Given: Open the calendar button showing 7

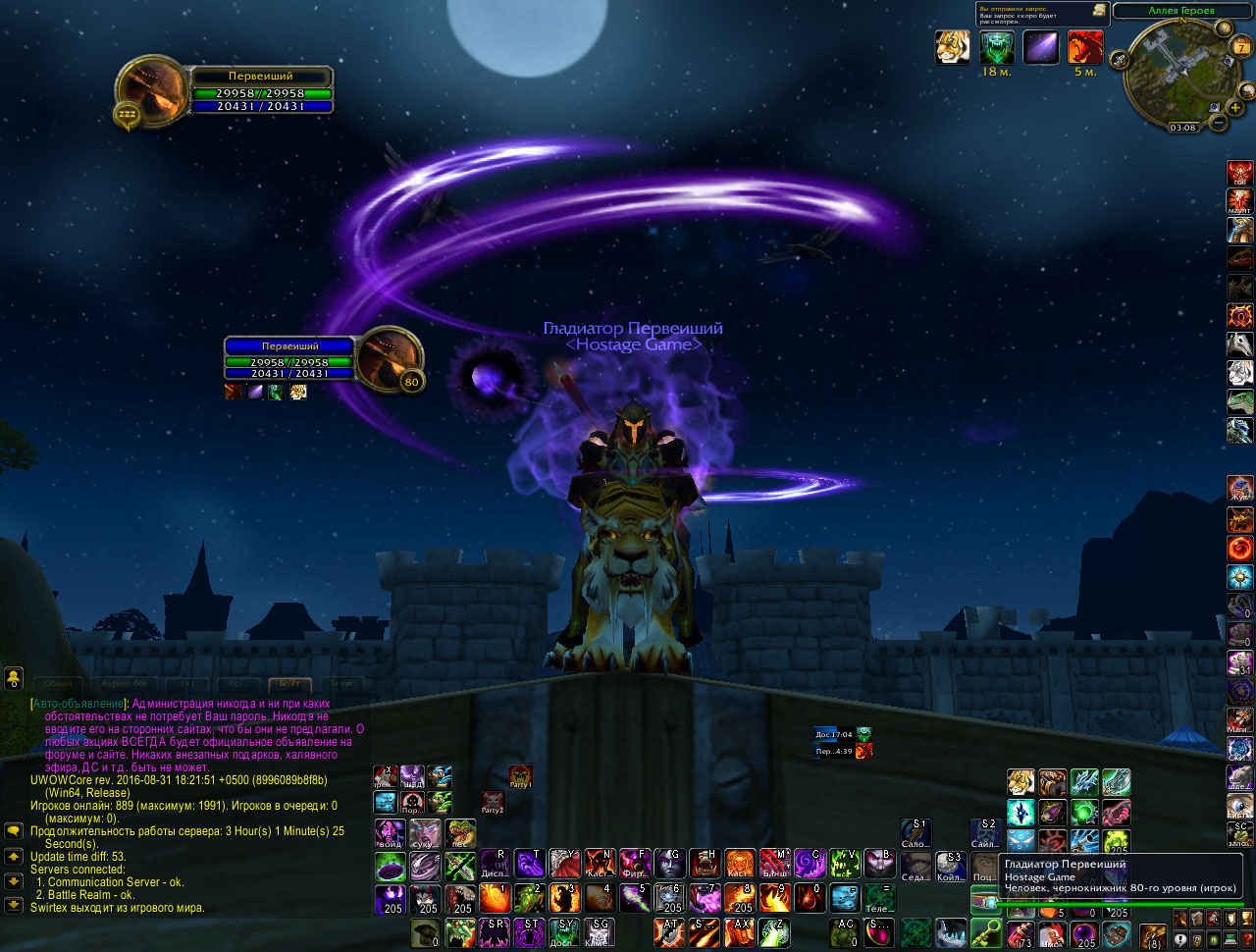Looking at the screenshot, I should (1241, 47).
